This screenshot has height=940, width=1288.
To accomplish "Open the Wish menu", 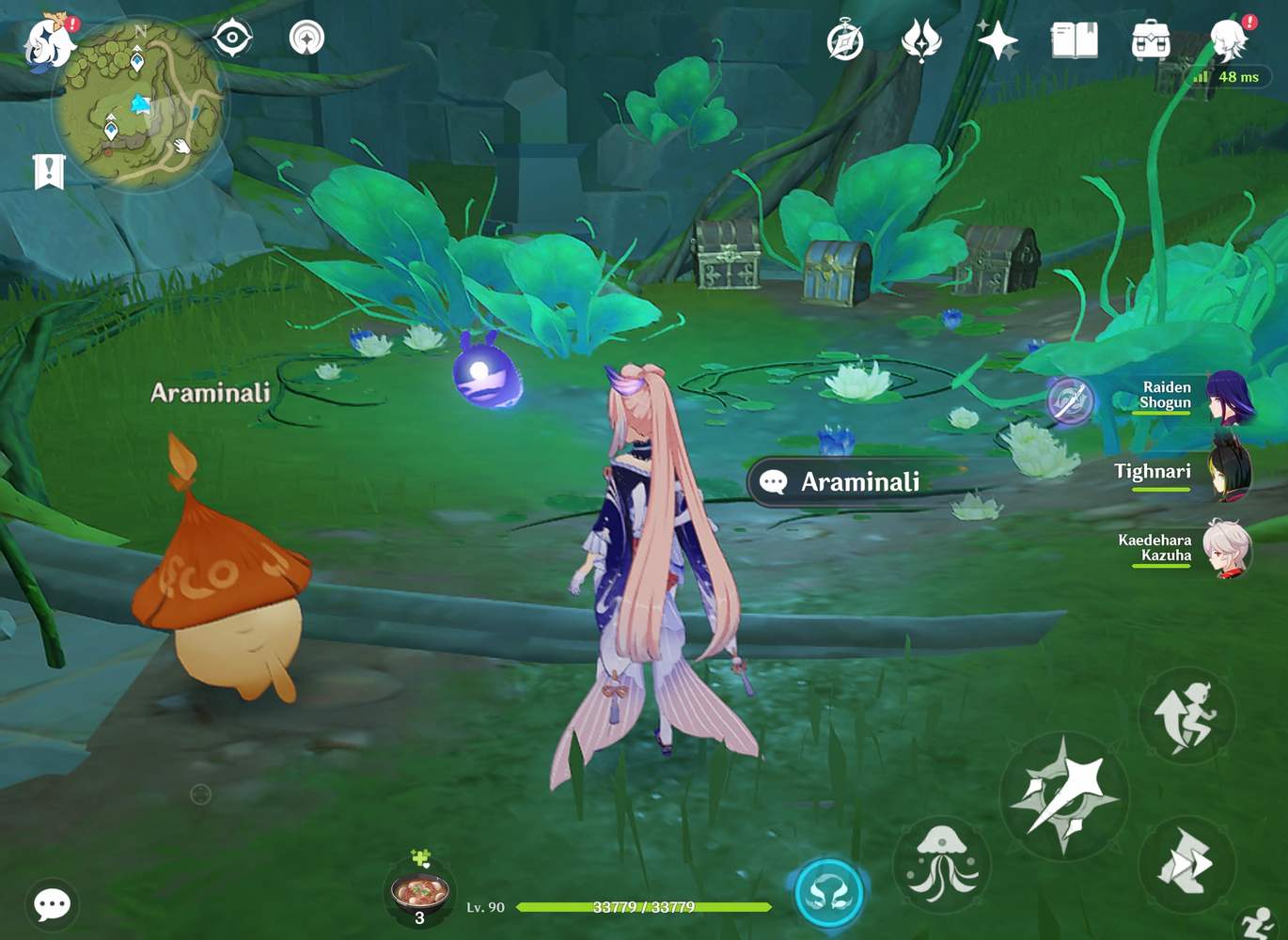I will [x=922, y=39].
